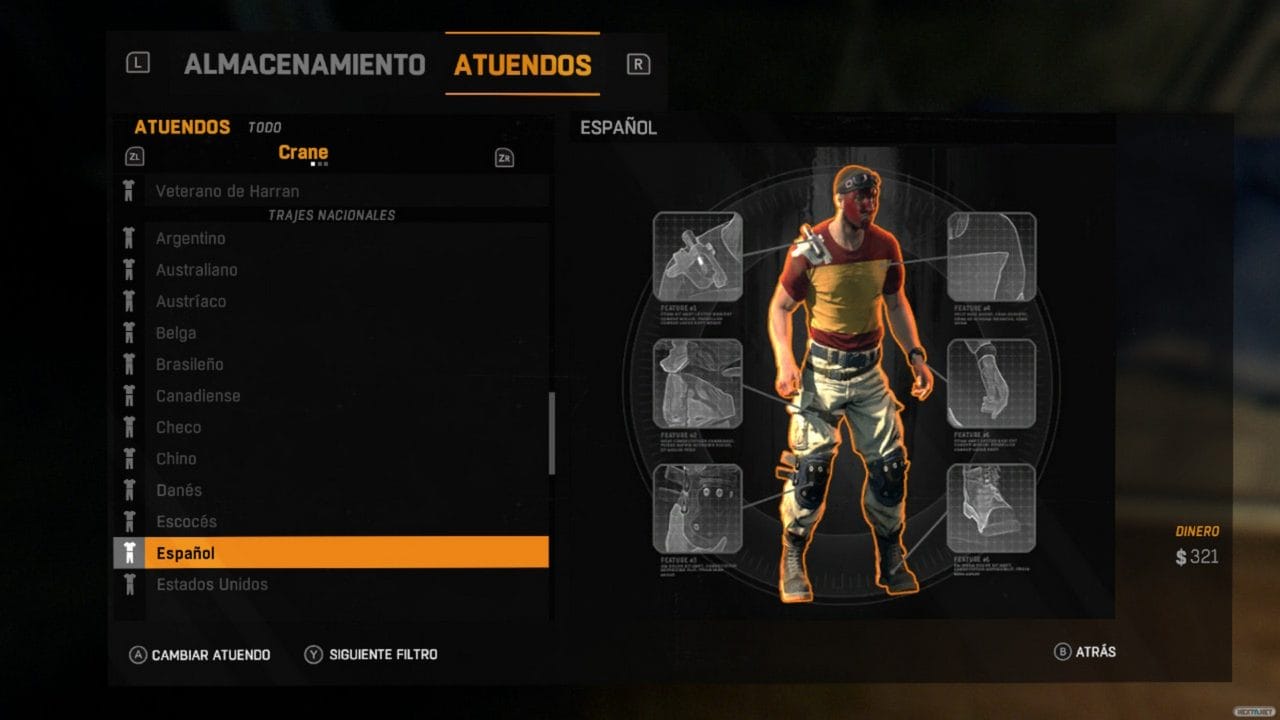Activate Siguiente Filtro
Screen dimensions: 1280x720
click(x=382, y=655)
